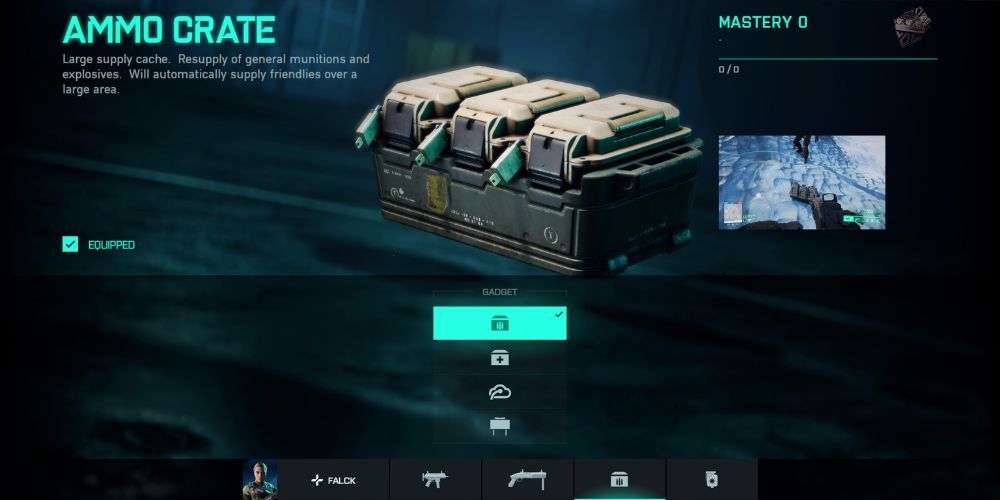Screen dimensions: 1000x500
Task: Open the shotgun secondary weapon slot
Action: [x=527, y=480]
